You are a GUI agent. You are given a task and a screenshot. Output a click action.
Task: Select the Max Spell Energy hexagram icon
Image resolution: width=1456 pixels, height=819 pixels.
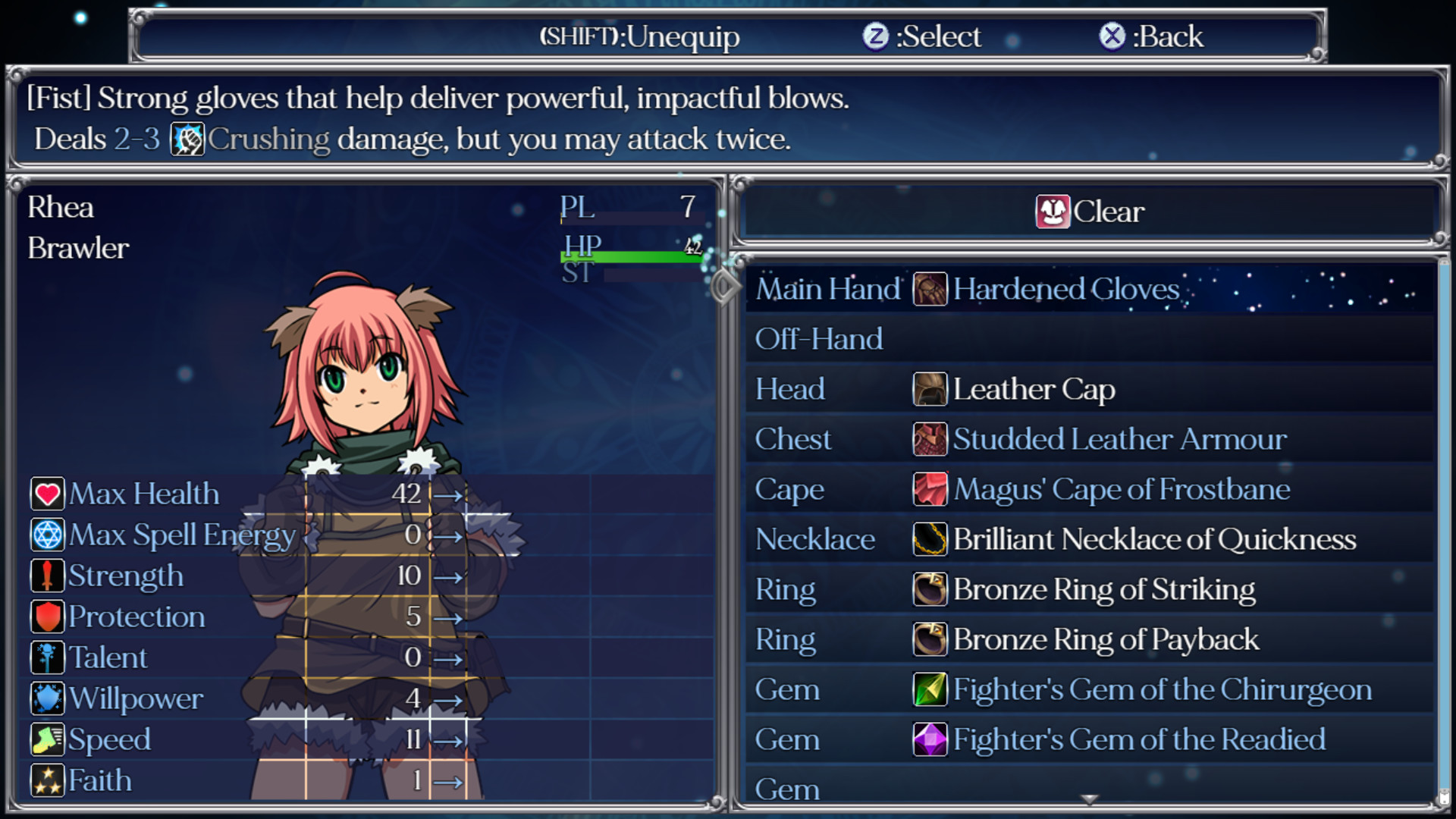tap(46, 535)
